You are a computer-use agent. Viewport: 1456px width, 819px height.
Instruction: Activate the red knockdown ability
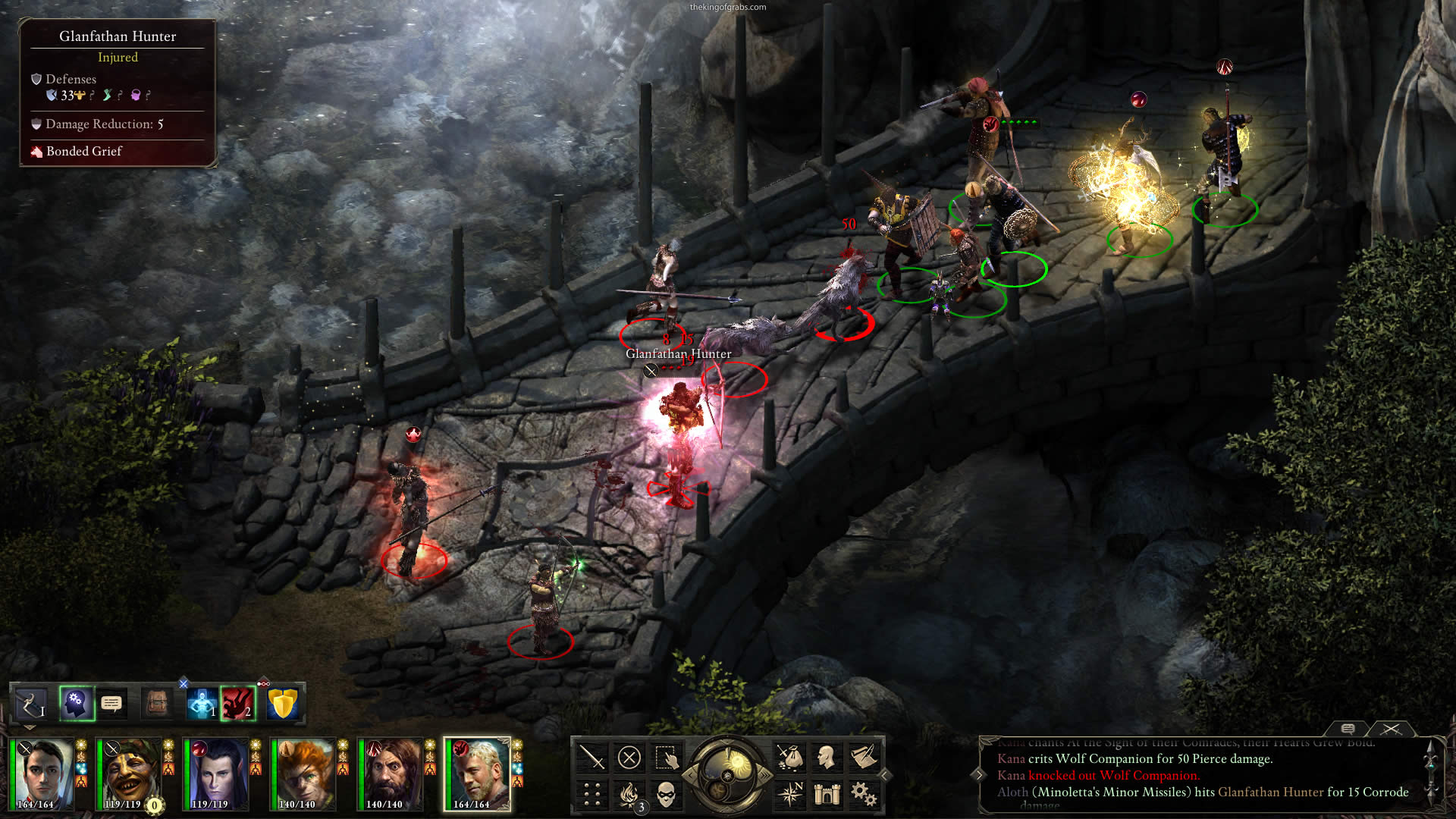pyautogui.click(x=237, y=704)
